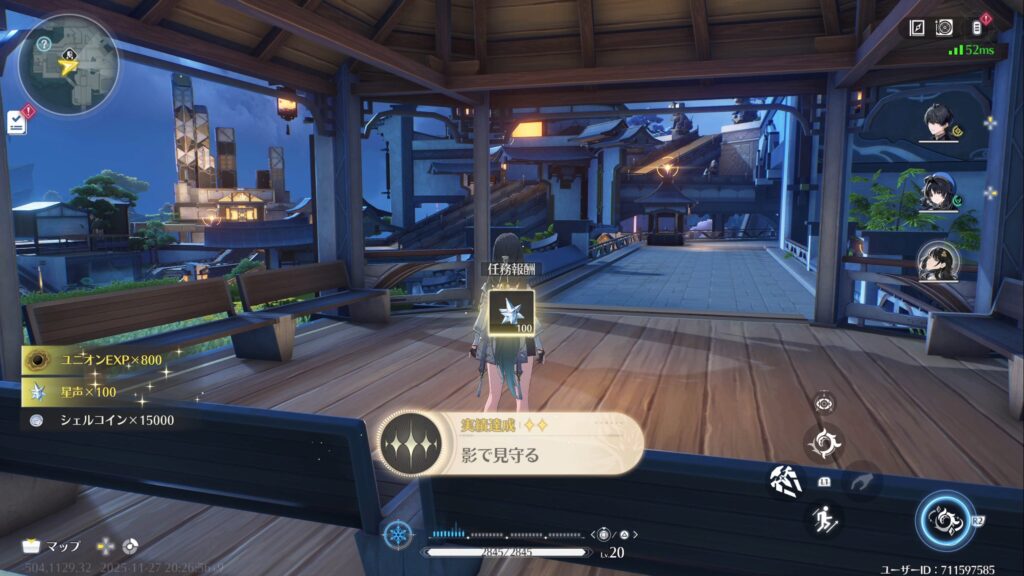Screen dimensions: 1024x576
Task: Use the grapple hook hand icon
Action: pyautogui.click(x=860, y=482)
